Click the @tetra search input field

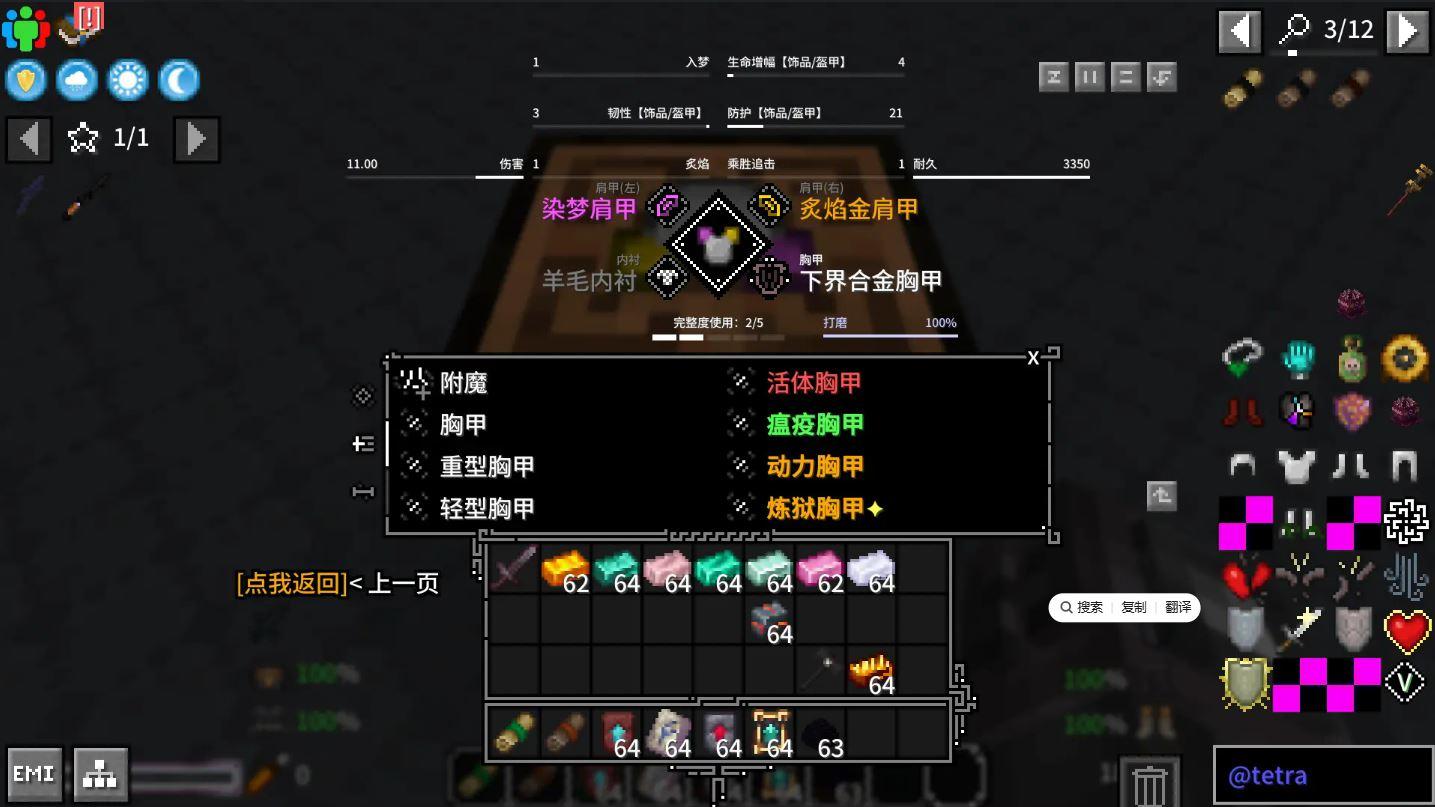click(1322, 775)
